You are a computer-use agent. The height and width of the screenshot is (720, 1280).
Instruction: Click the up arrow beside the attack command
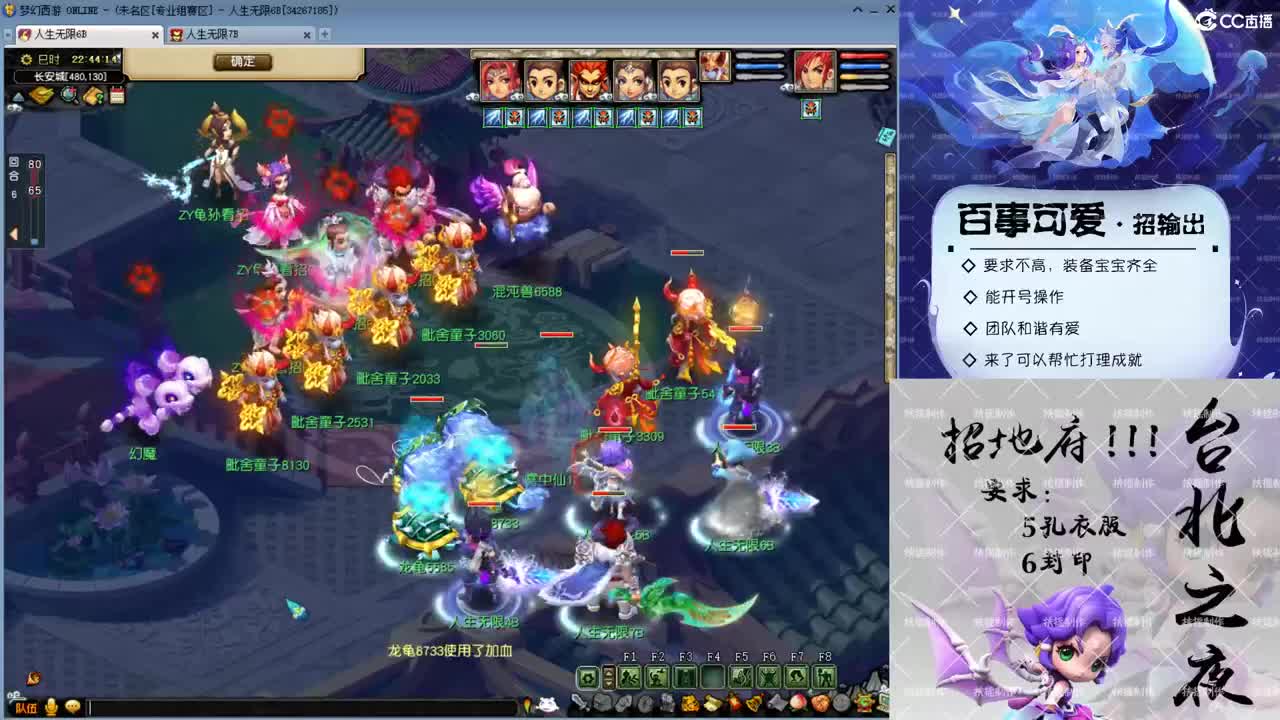click(x=609, y=675)
